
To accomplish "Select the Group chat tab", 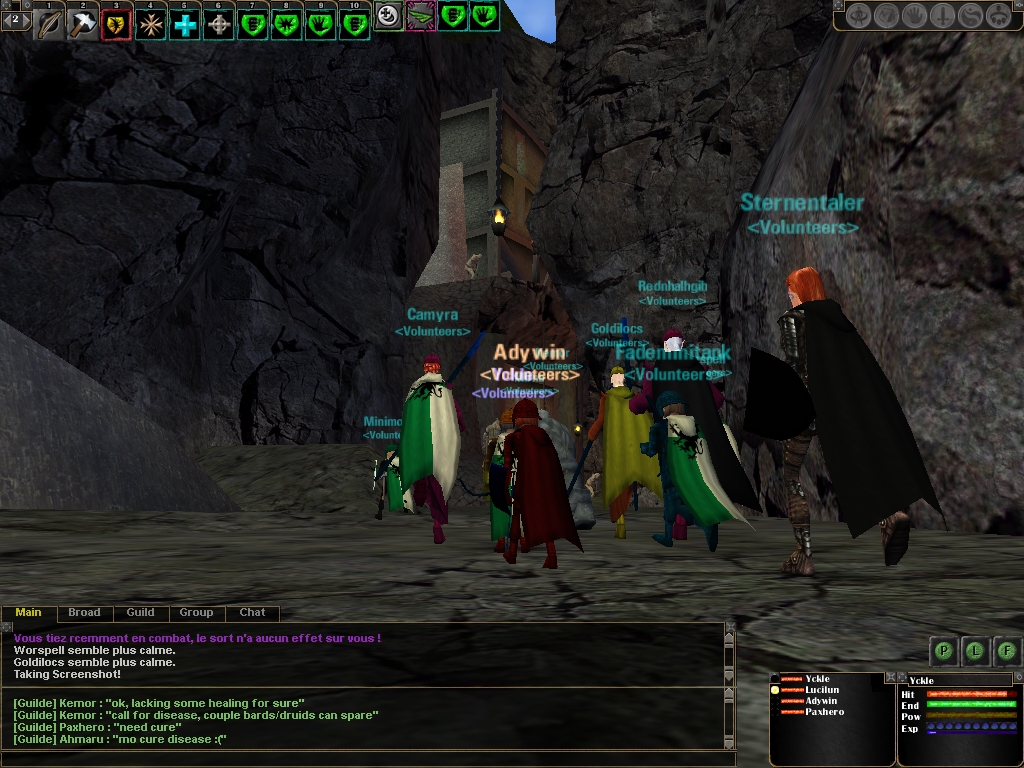I will 196,612.
